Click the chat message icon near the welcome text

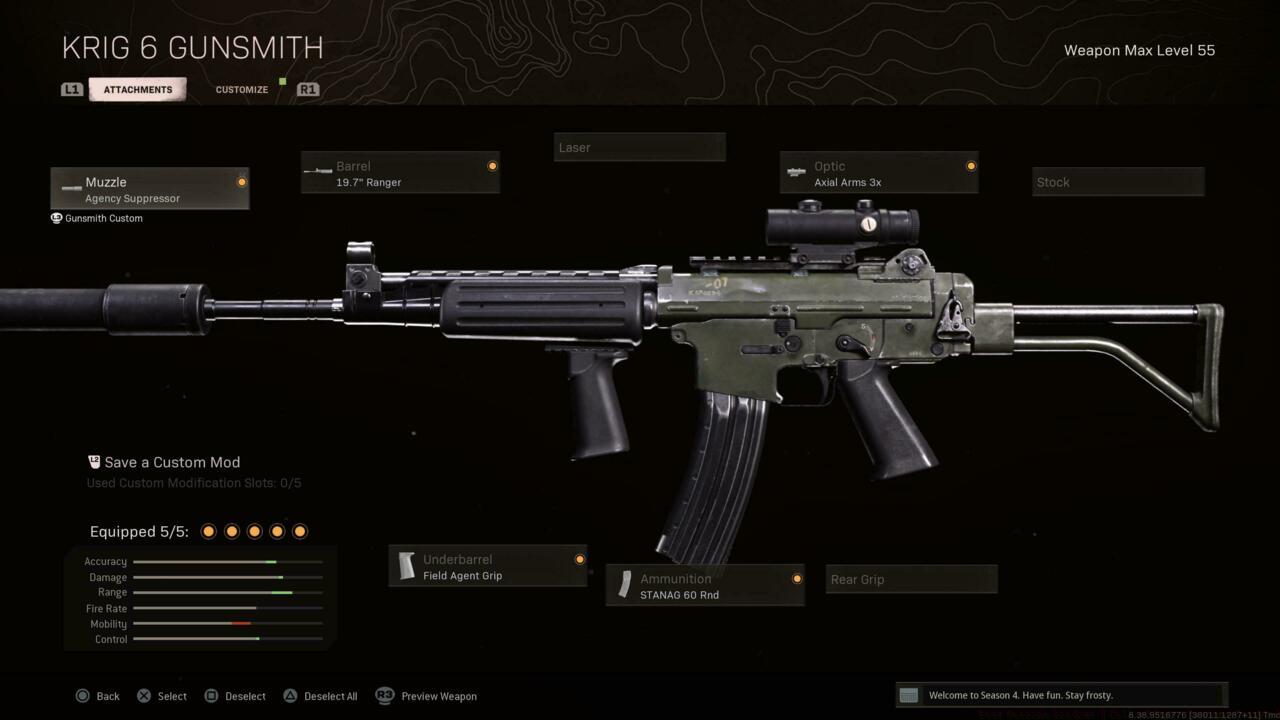(x=908, y=694)
